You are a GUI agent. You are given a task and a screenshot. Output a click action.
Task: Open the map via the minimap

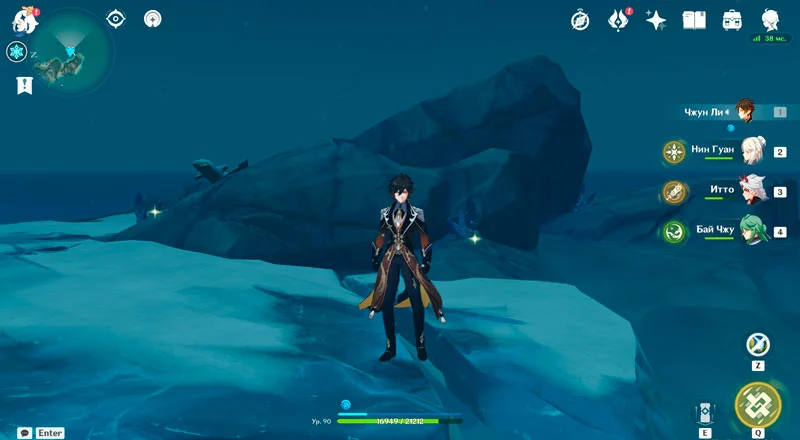72,50
